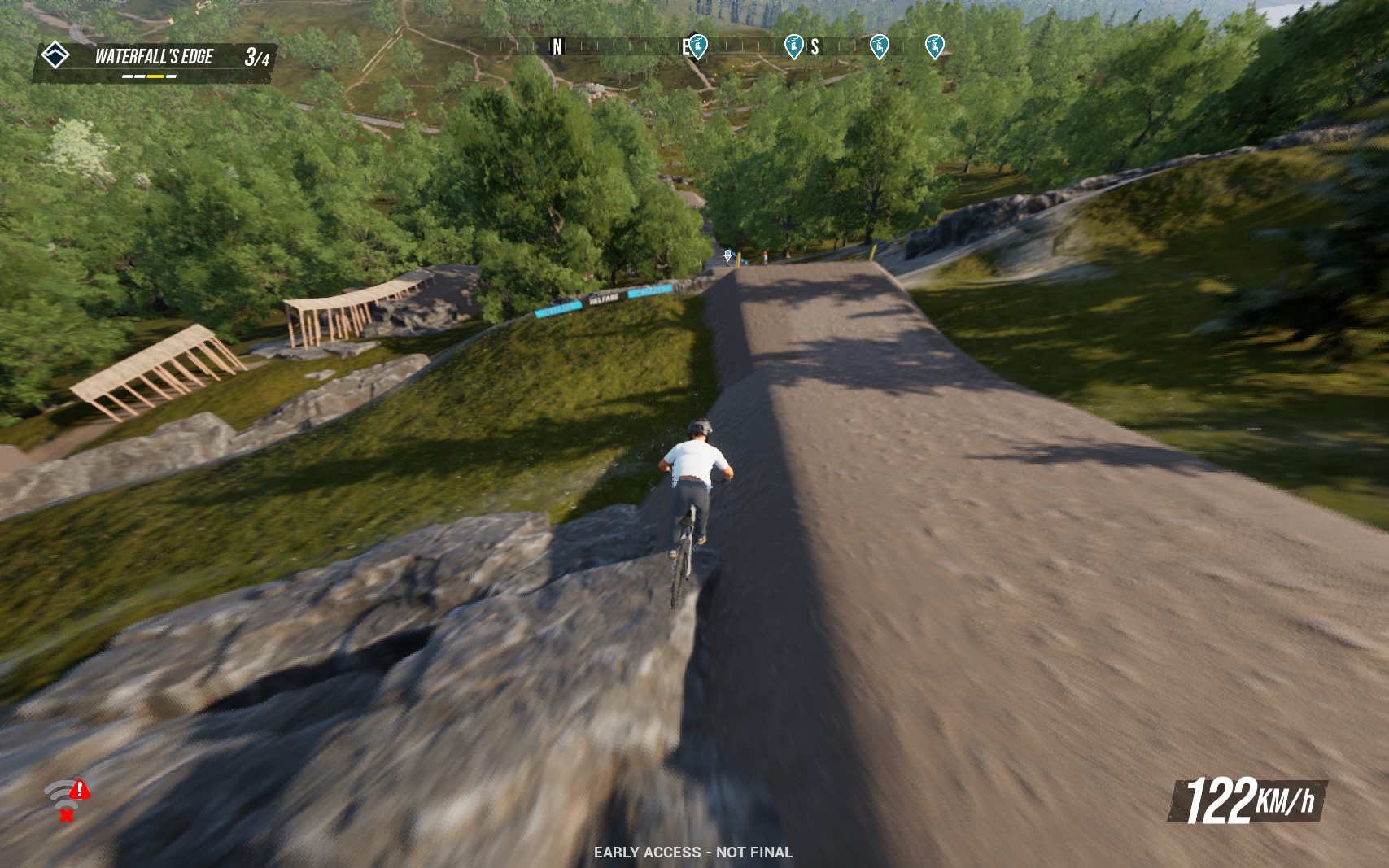Click the black diamond trail difficulty icon
The height and width of the screenshot is (868, 1389).
coord(57,55)
